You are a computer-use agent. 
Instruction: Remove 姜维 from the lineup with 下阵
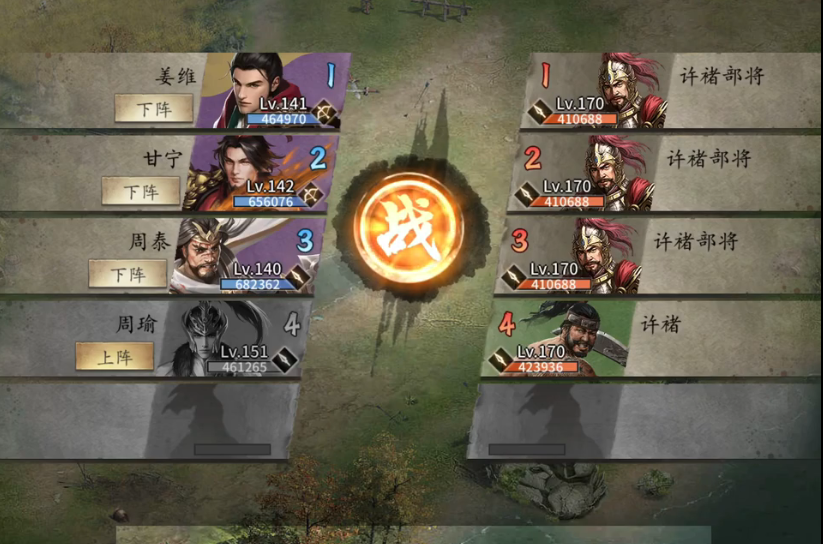153,108
